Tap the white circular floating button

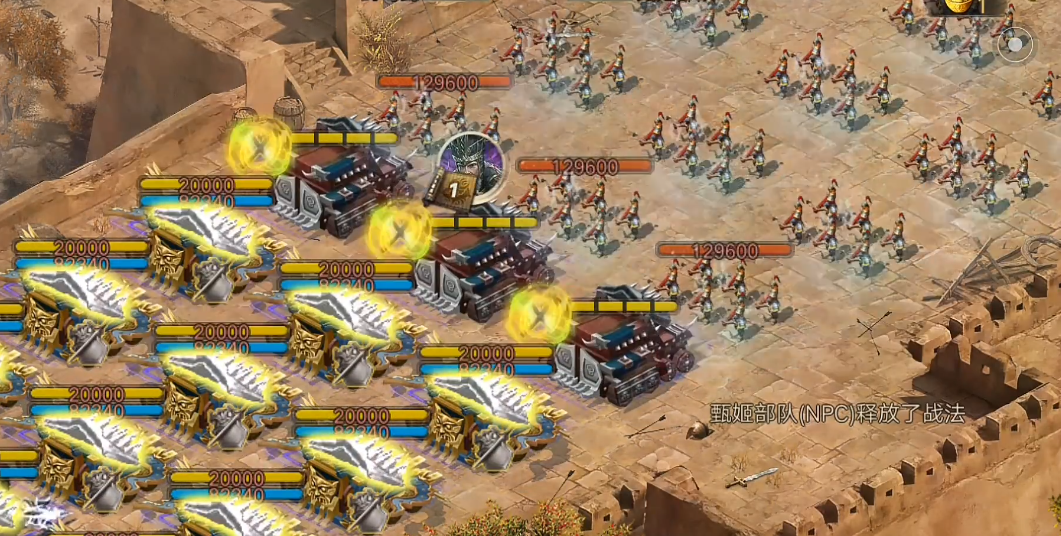coord(1016,45)
